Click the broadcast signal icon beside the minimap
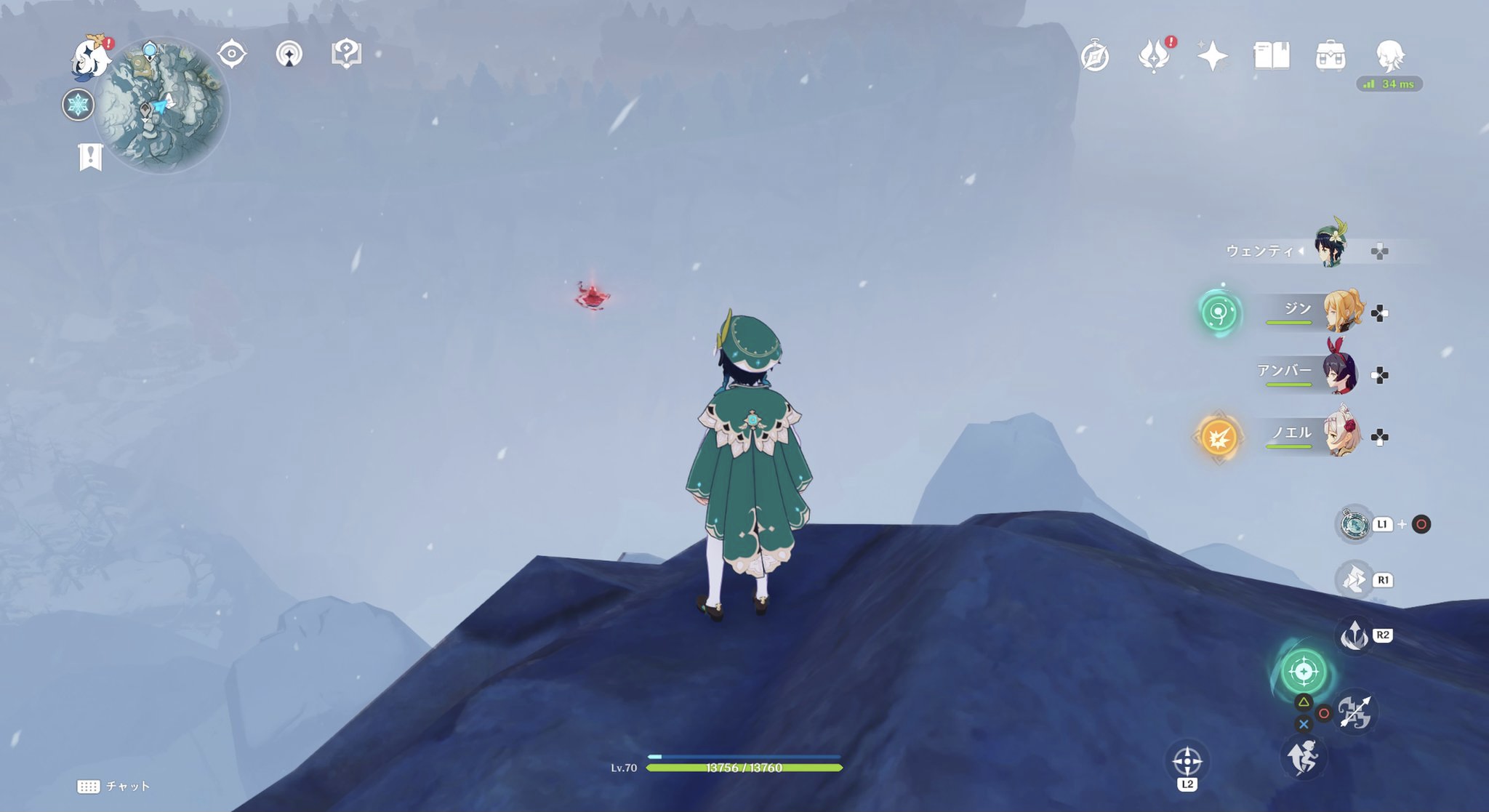Screen dimensions: 1489x812 coord(289,52)
